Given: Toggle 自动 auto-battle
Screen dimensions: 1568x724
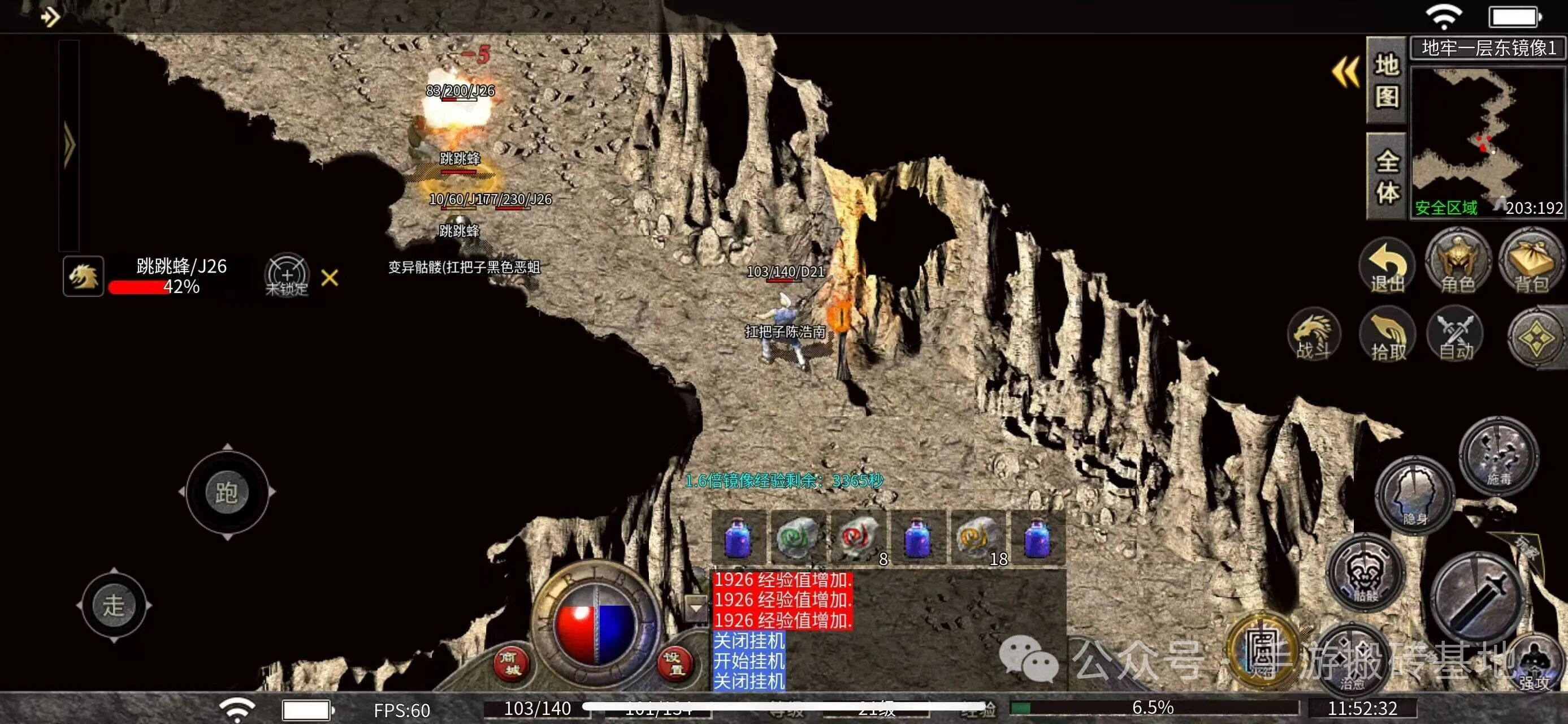Looking at the screenshot, I should pyautogui.click(x=1456, y=335).
